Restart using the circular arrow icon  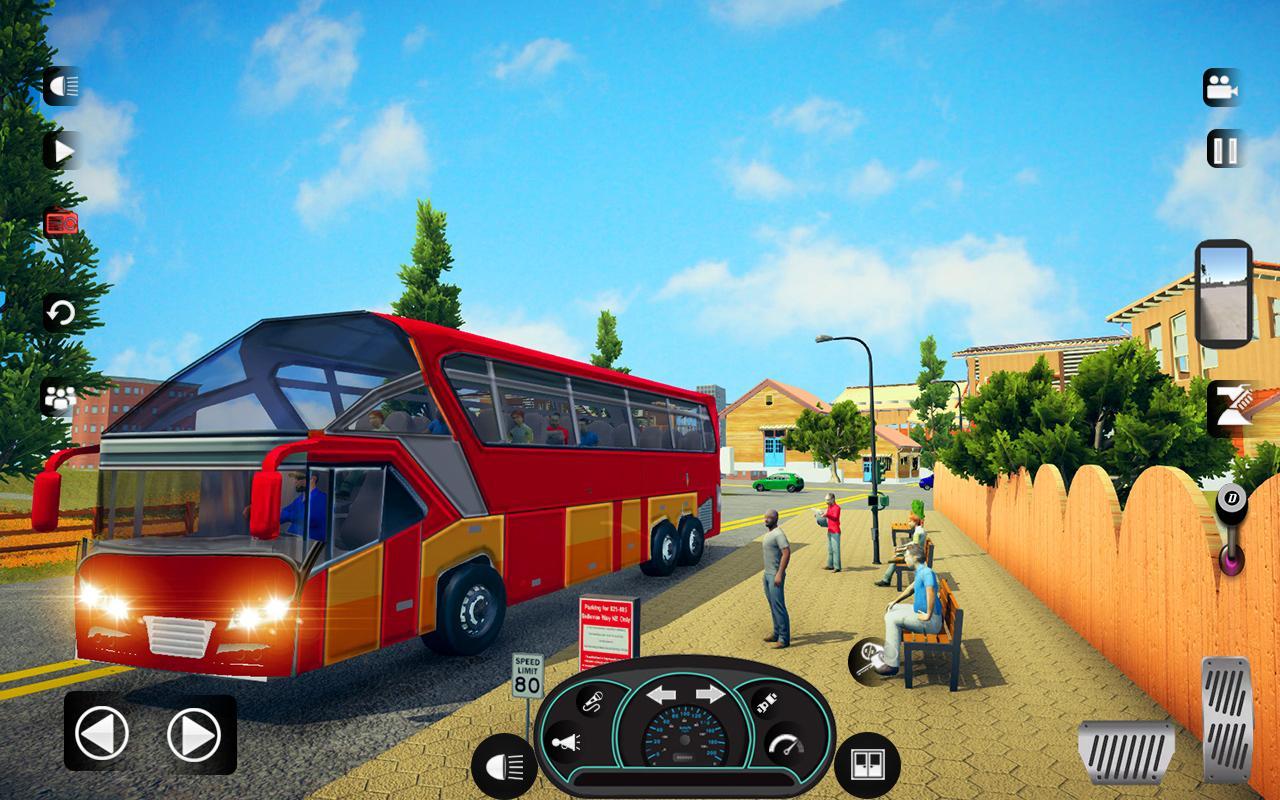click(61, 313)
